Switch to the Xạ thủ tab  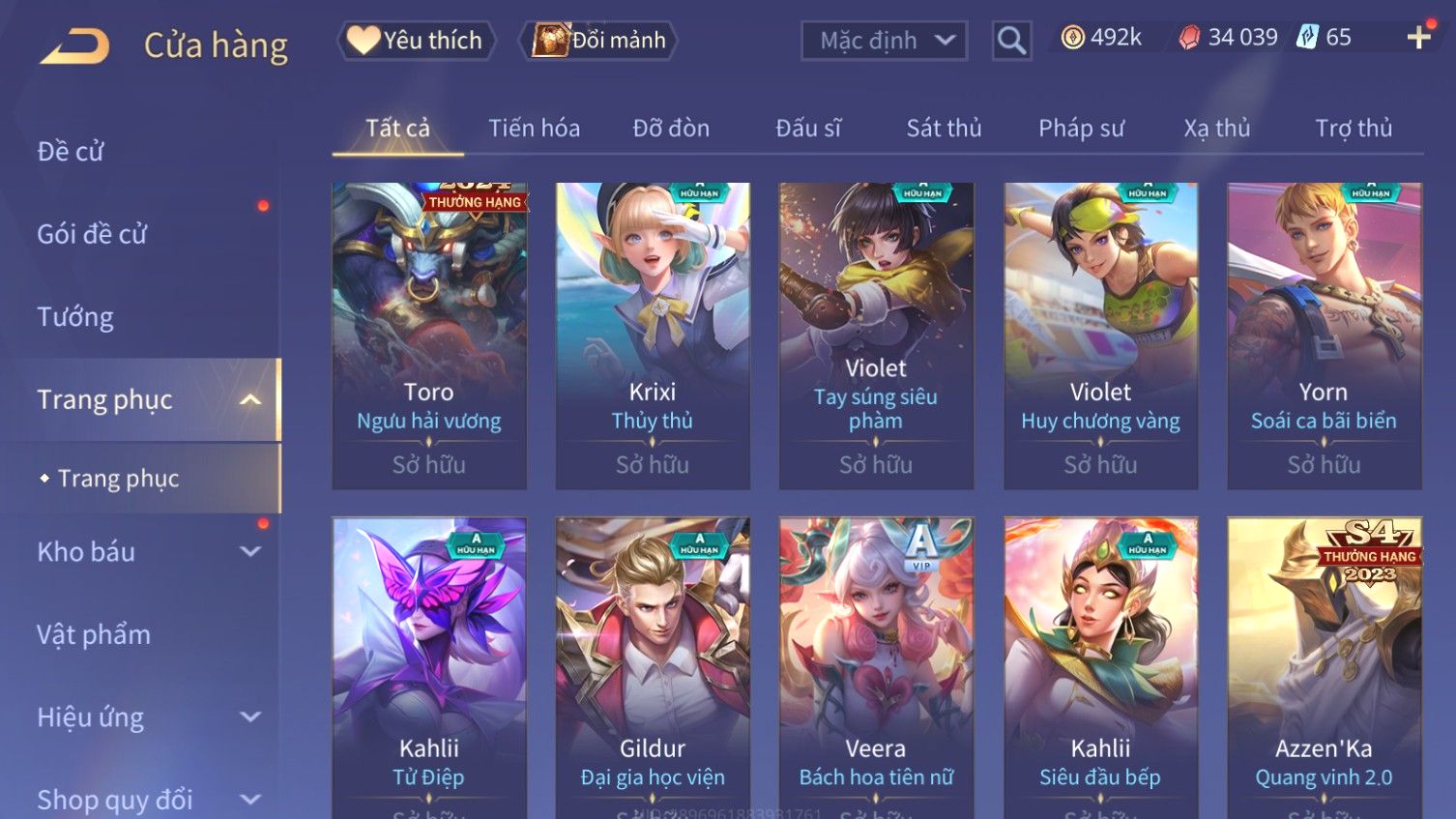(1217, 129)
